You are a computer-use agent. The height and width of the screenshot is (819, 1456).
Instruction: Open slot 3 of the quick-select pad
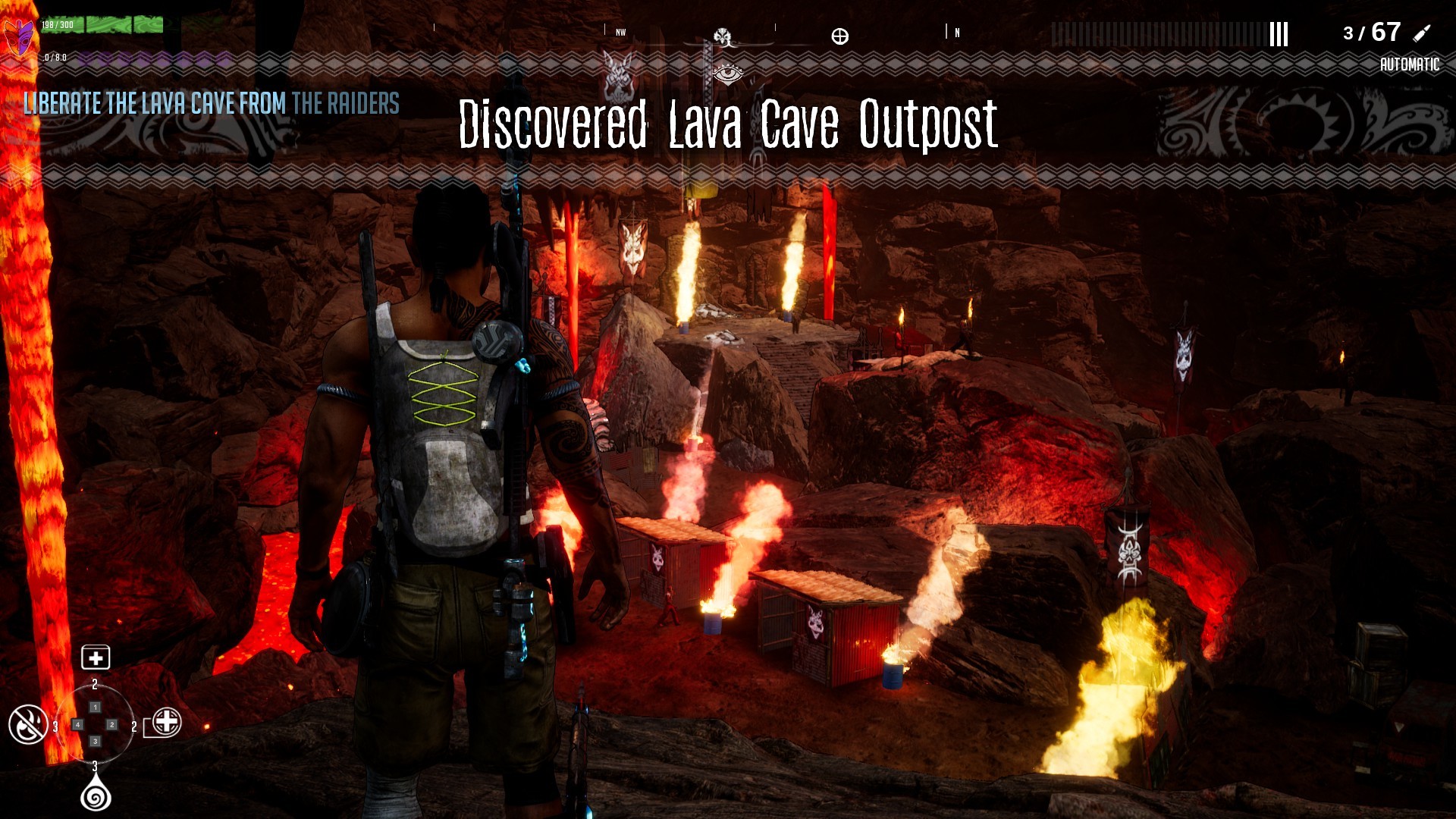pos(96,741)
